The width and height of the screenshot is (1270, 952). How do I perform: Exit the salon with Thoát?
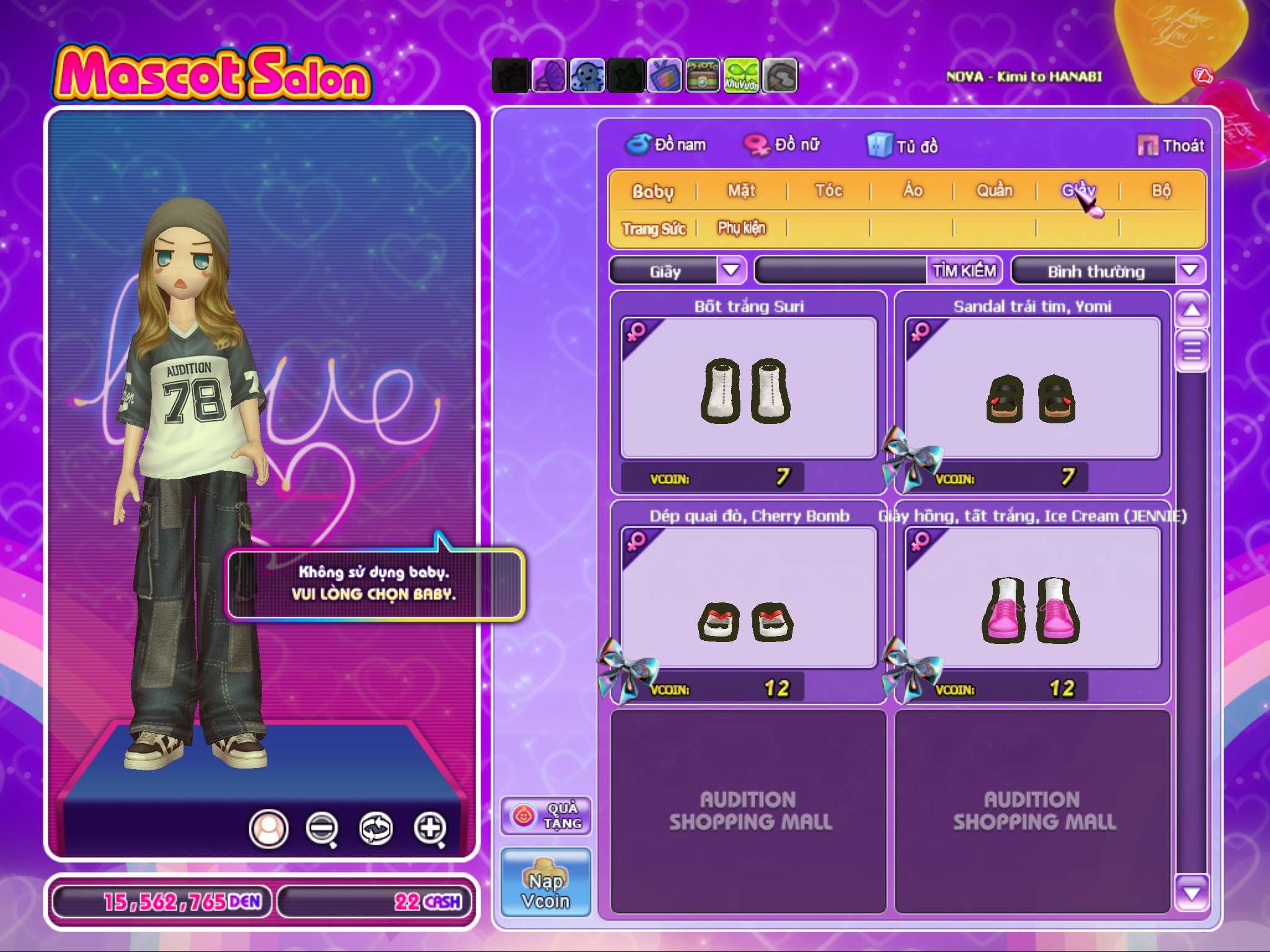point(1171,146)
